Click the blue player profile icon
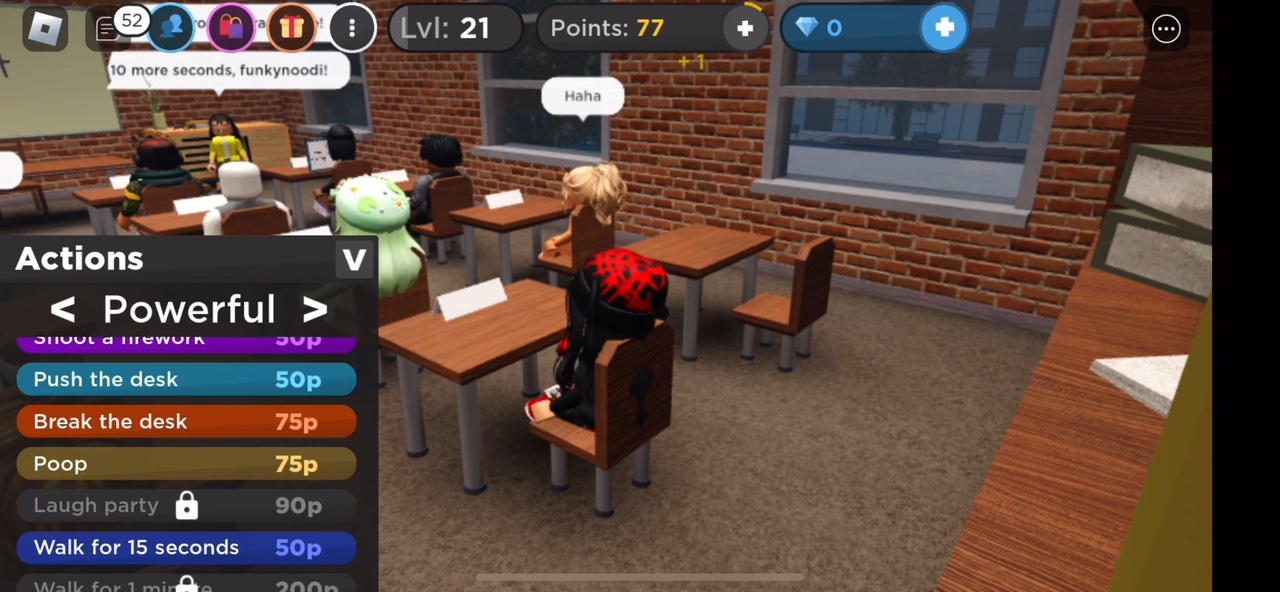Viewport: 1280px width, 592px height. pyautogui.click(x=172, y=28)
